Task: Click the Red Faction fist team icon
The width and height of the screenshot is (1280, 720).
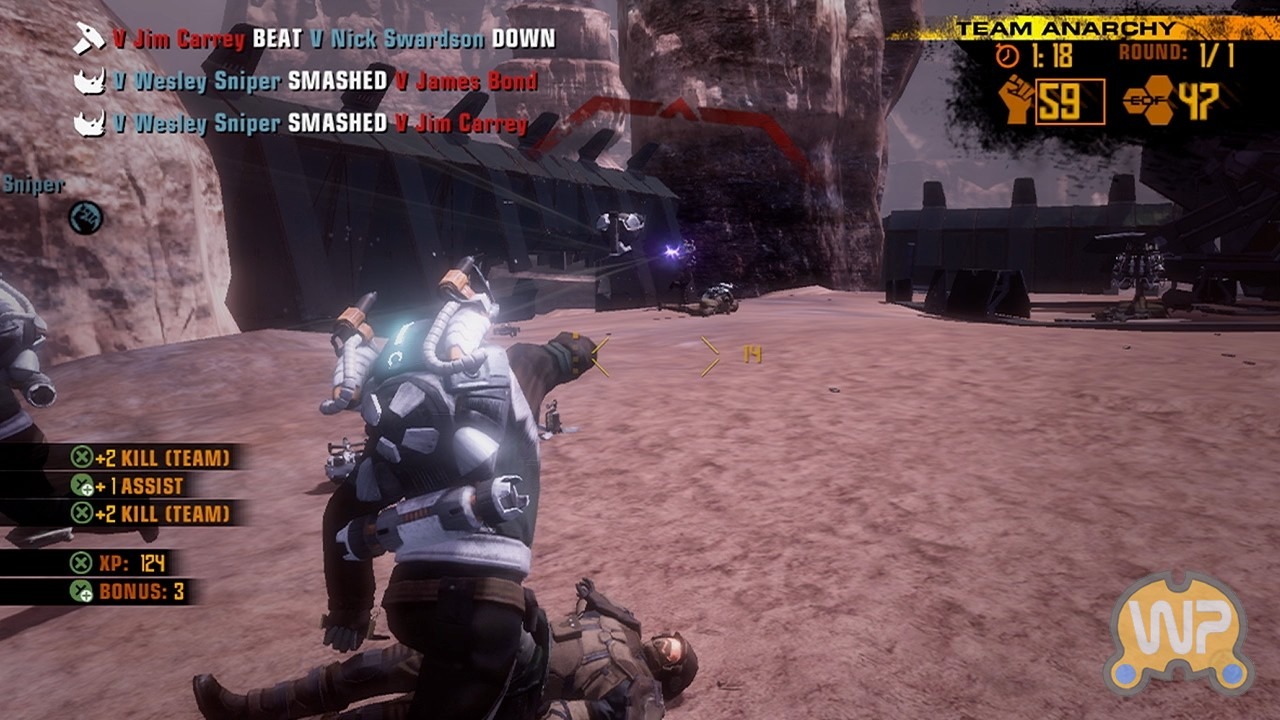Action: pos(1017,101)
